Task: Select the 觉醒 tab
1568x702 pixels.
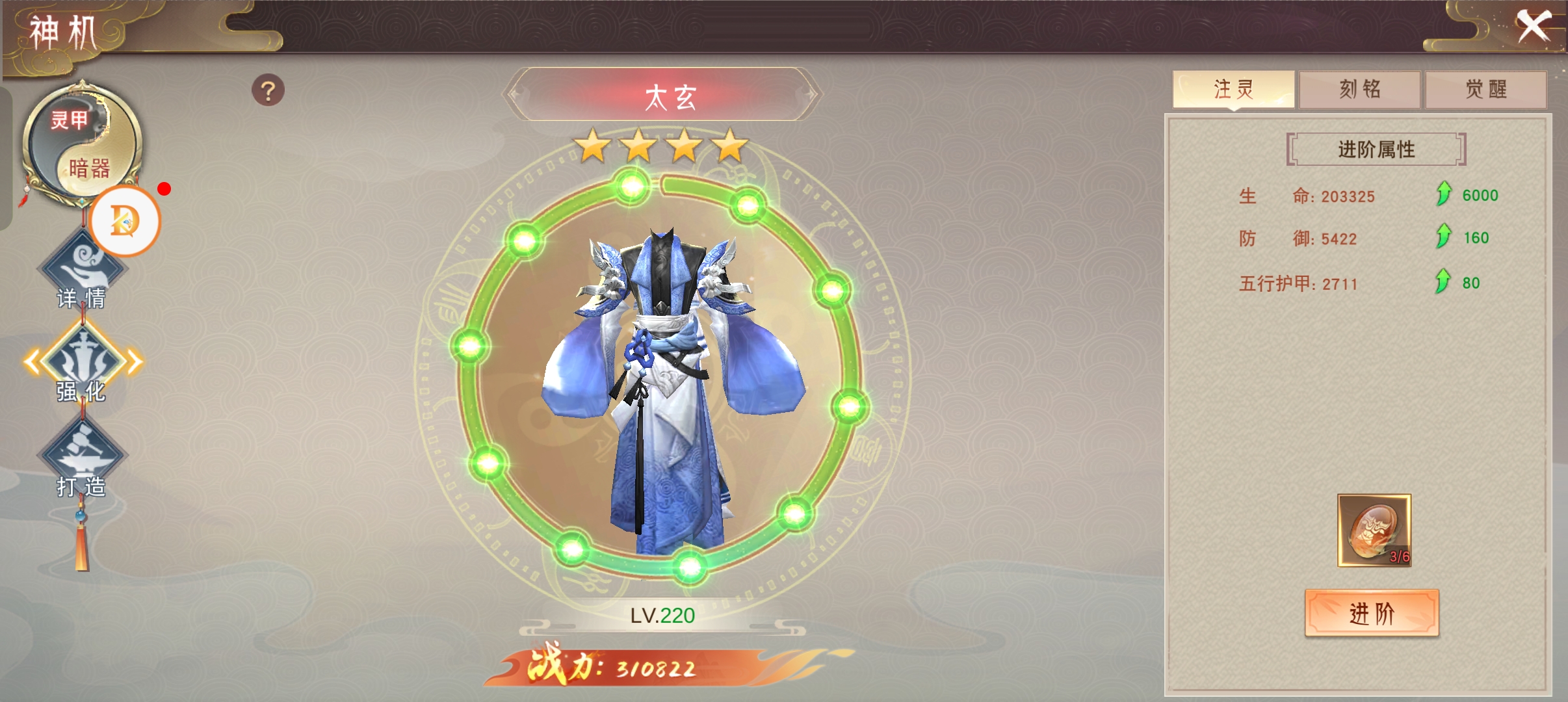Action: pos(1485,89)
